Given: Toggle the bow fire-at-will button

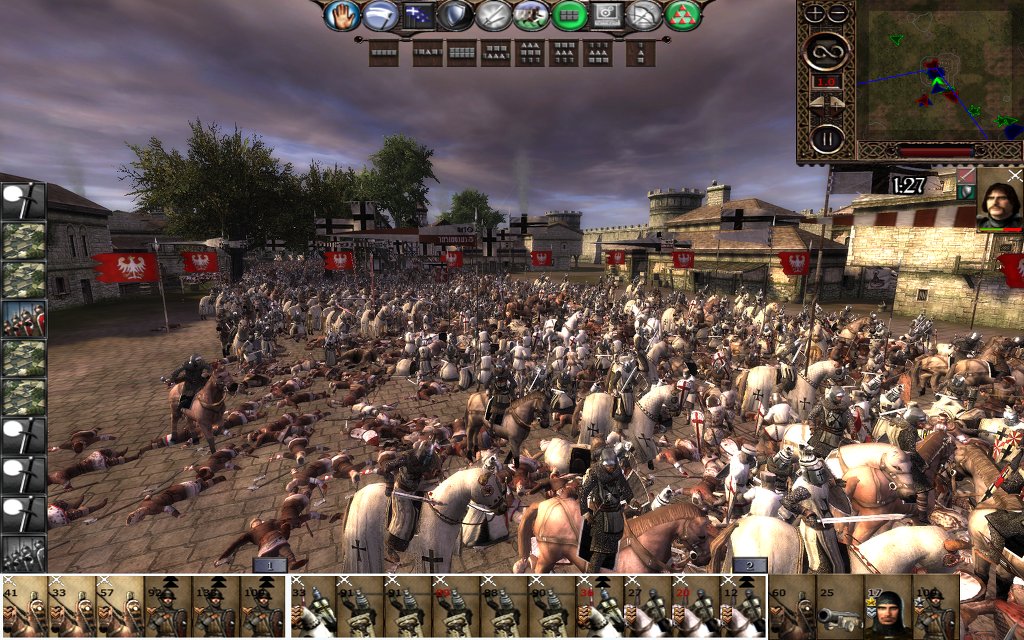Looking at the screenshot, I should click(645, 15).
